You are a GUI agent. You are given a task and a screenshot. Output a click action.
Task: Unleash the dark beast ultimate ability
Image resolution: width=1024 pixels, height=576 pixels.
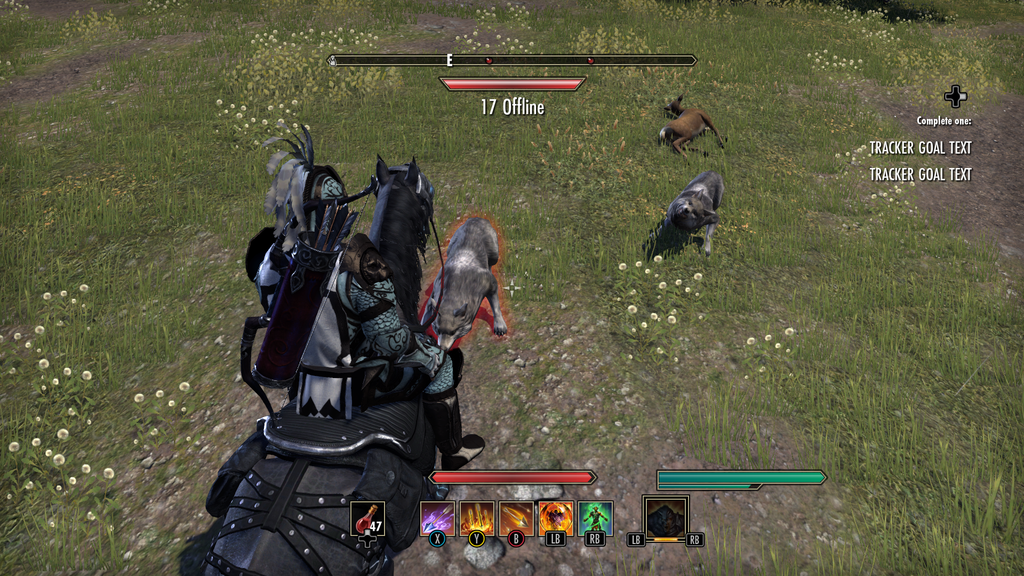coord(665,518)
